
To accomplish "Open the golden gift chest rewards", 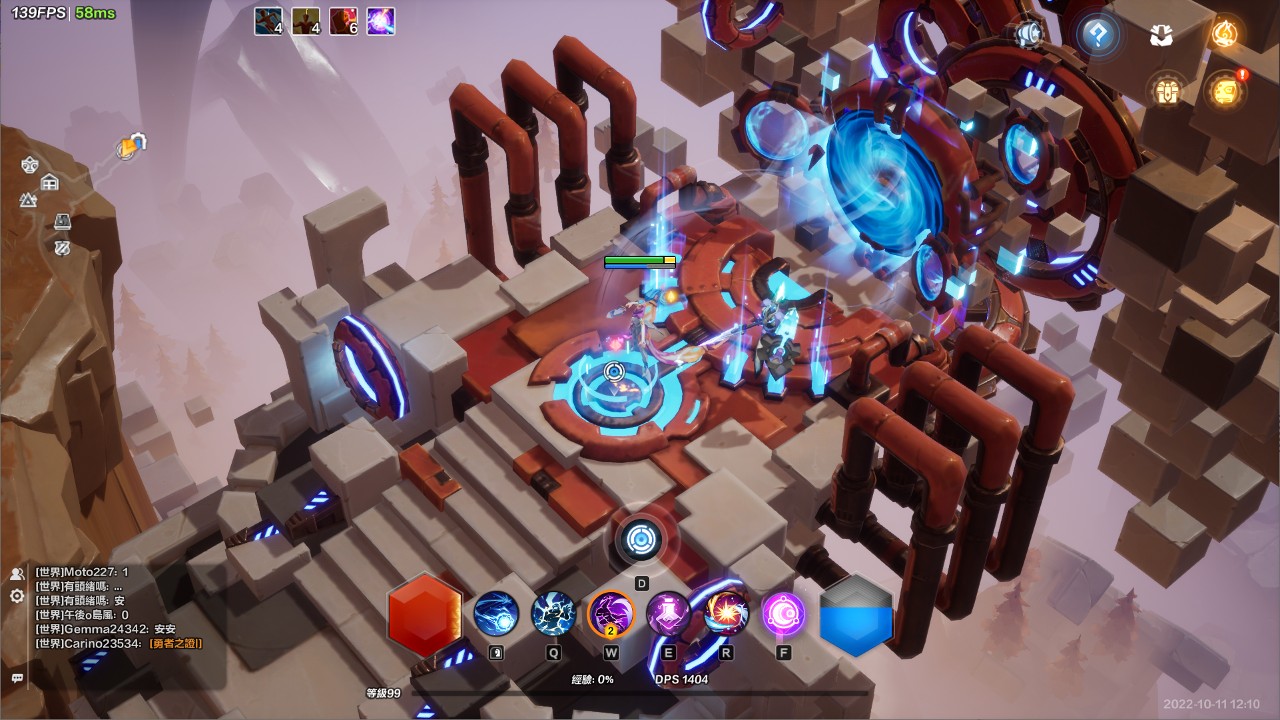I will pos(1163,91).
